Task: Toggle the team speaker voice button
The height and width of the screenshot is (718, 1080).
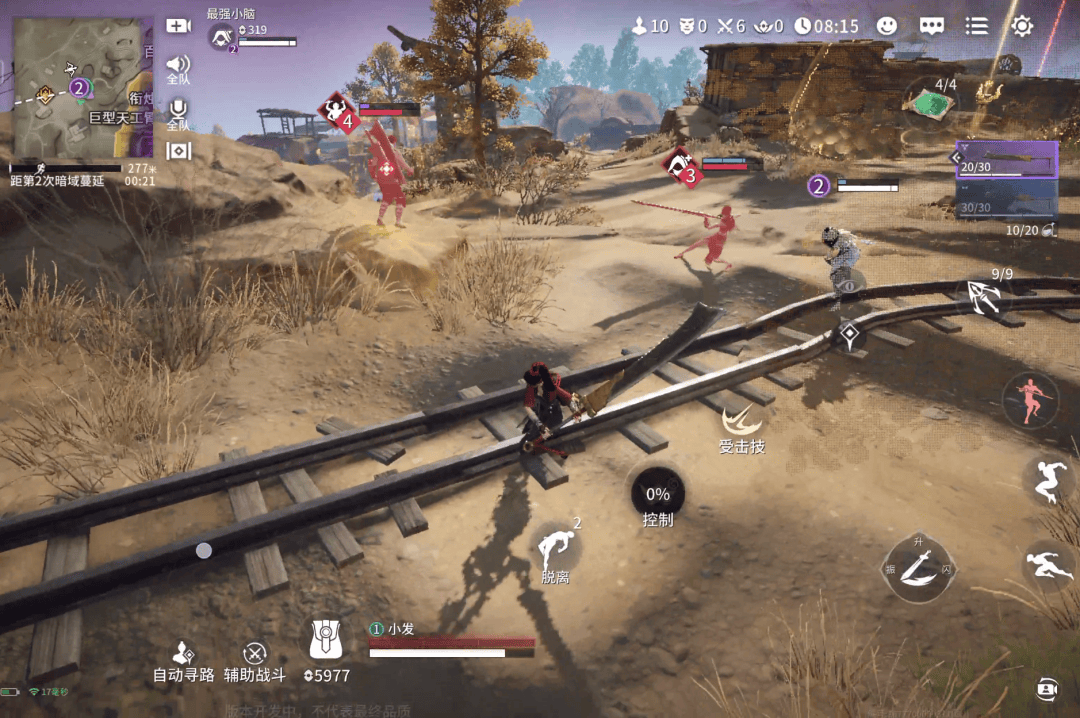Action: coord(178,68)
